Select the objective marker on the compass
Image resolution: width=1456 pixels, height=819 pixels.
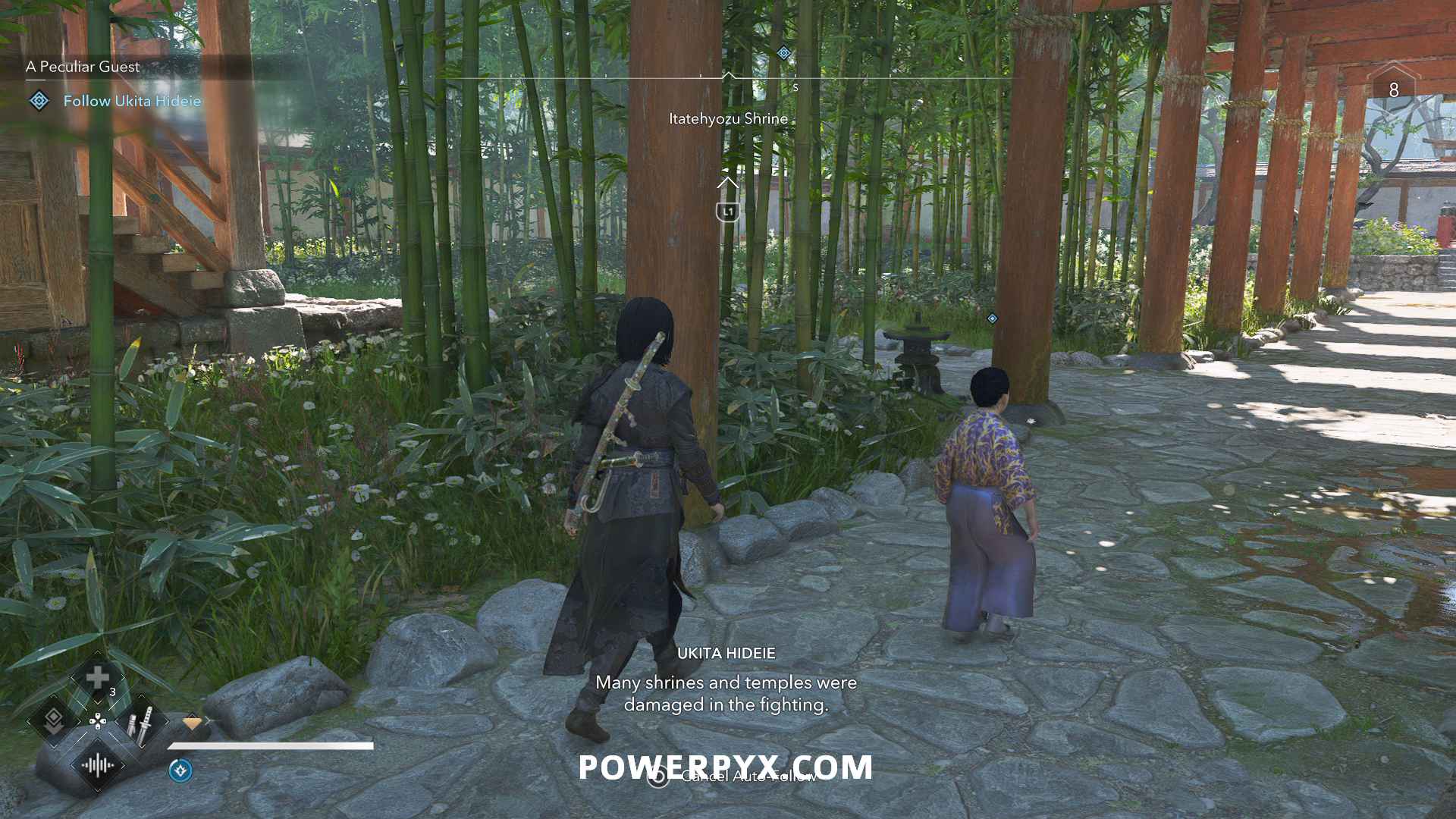(x=783, y=53)
